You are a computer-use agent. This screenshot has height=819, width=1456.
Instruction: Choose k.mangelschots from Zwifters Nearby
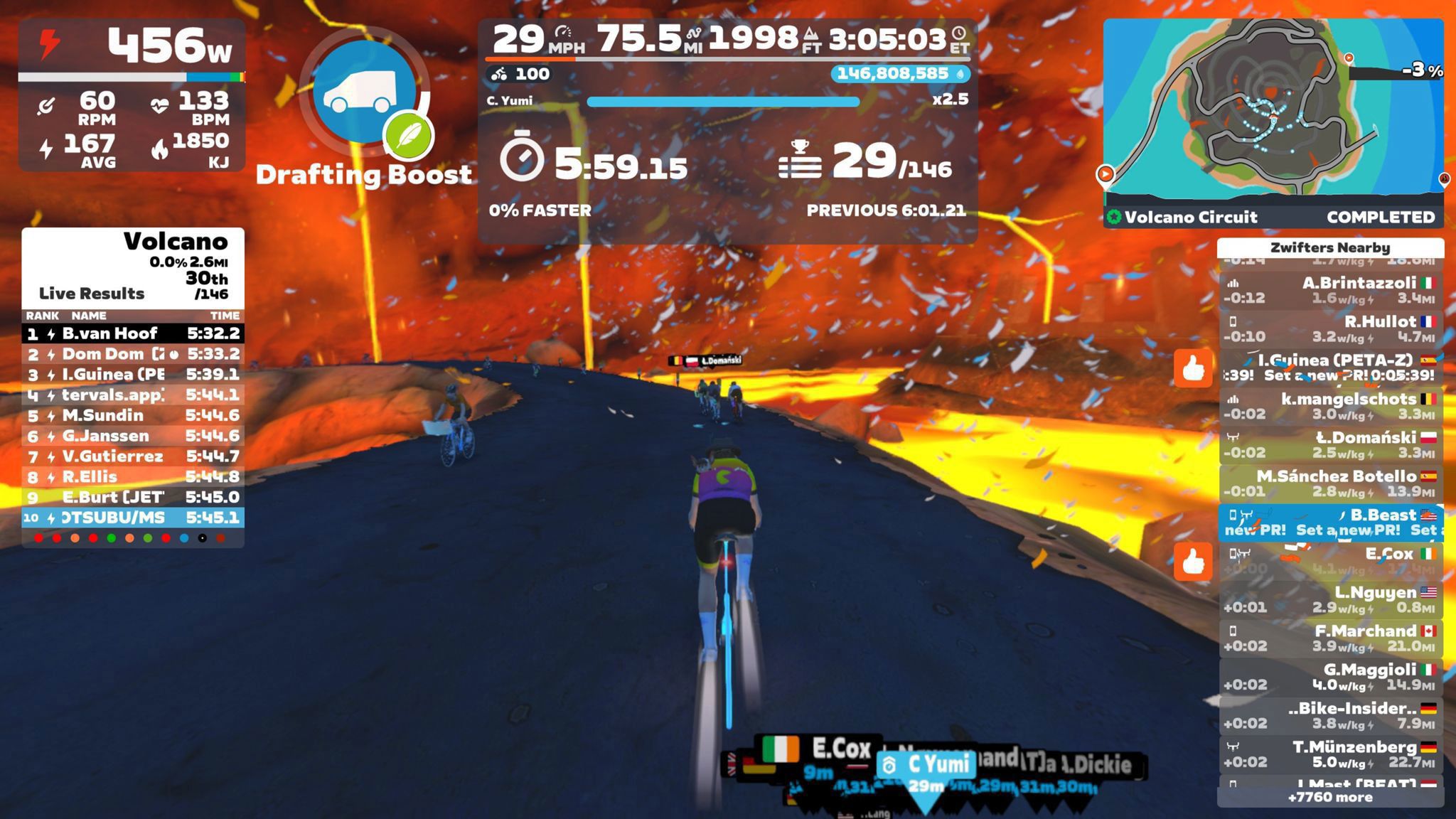click(1330, 406)
